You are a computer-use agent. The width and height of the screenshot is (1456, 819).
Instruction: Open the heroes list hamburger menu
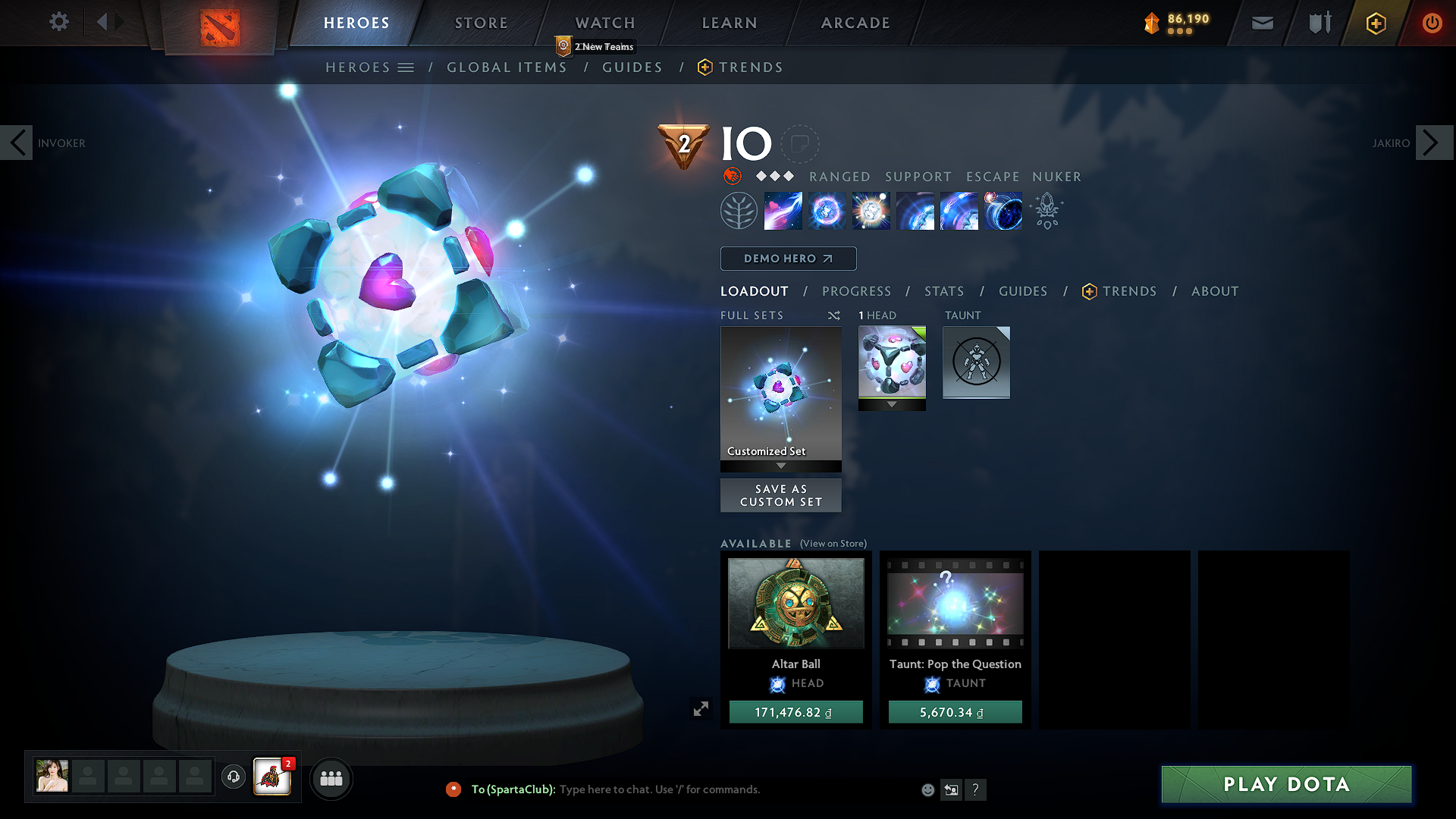tap(407, 67)
